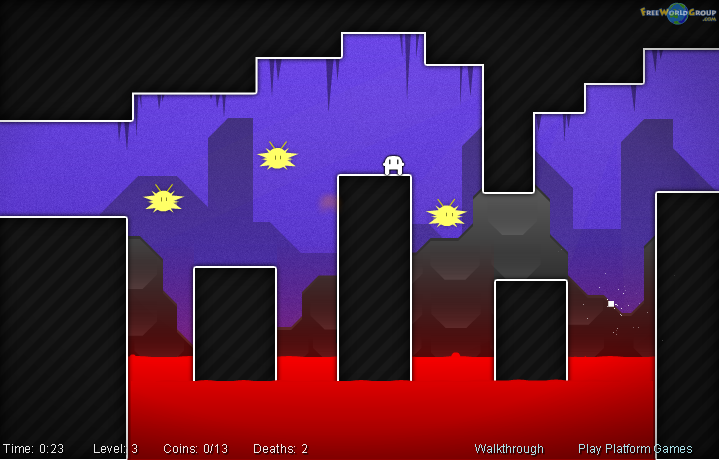Click the Play Platform Games link
The image size is (719, 460).
point(635,449)
